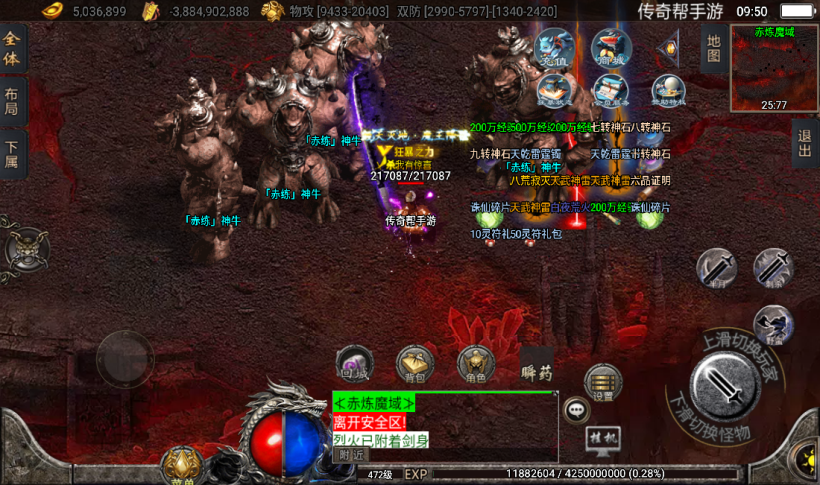Switch to the 布局 tab

12,100
